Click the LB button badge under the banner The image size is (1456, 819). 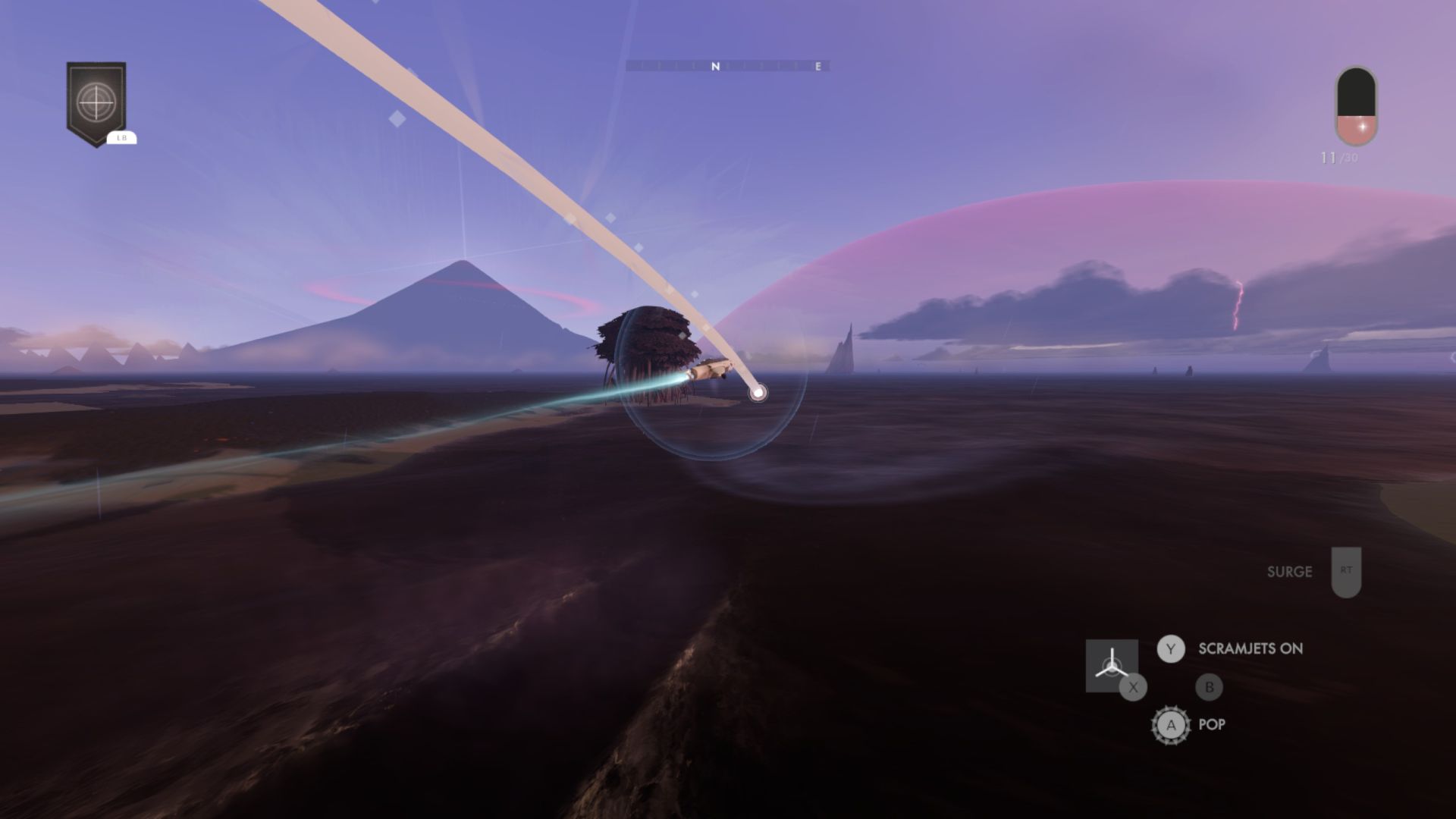coord(121,138)
